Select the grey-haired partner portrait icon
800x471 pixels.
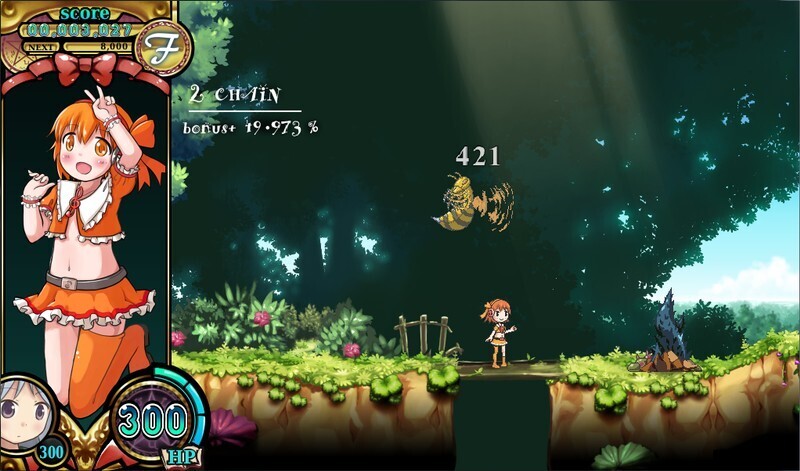coord(21,411)
